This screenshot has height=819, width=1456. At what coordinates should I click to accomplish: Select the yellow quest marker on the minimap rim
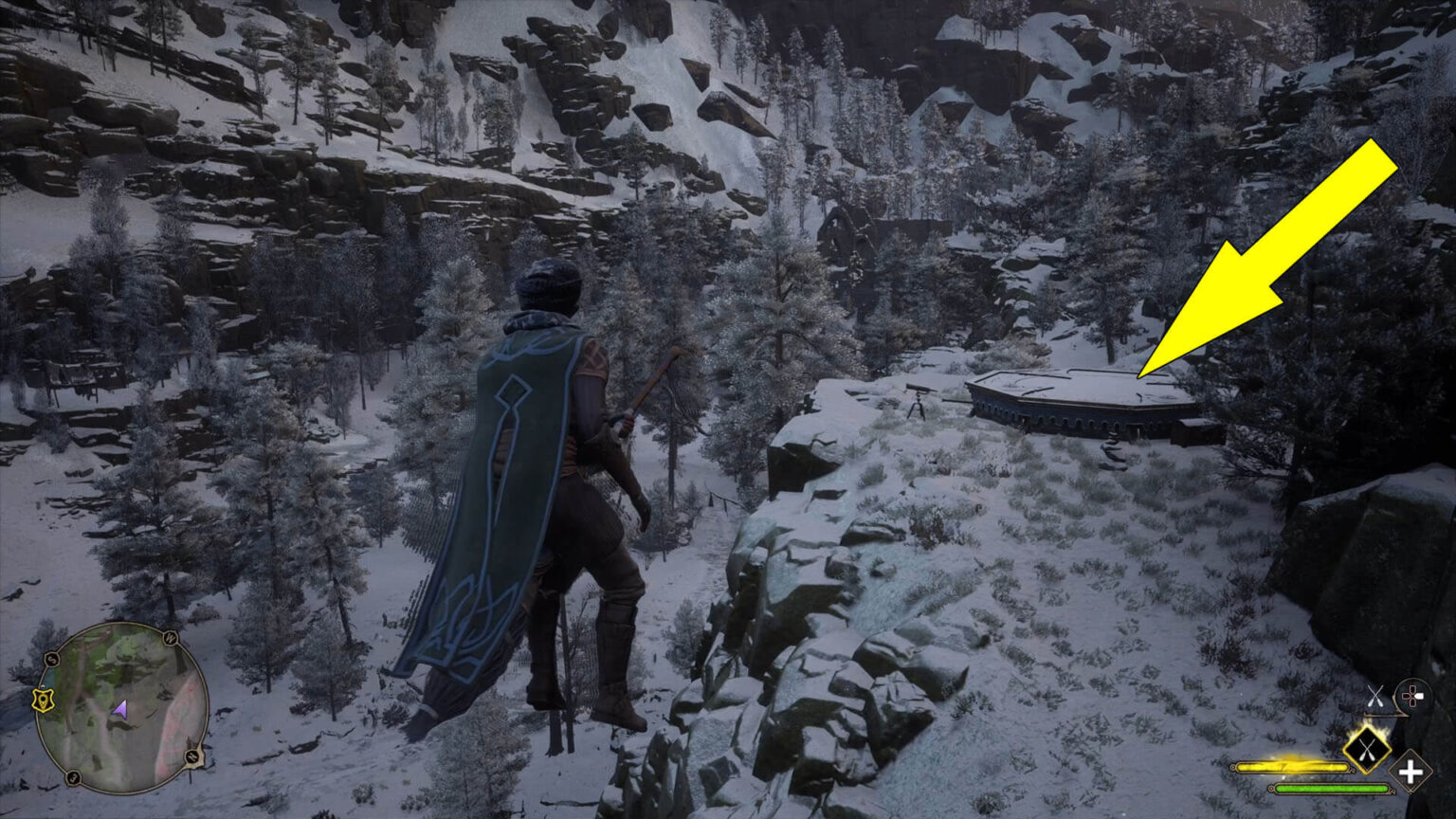(x=44, y=700)
